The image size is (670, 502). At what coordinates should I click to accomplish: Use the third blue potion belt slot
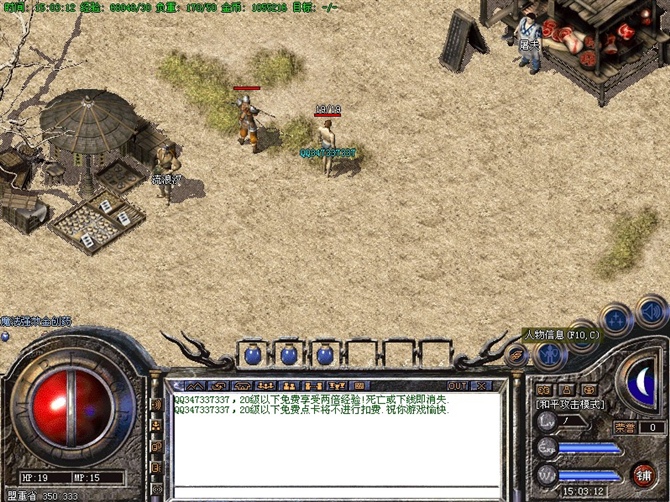tap(323, 354)
